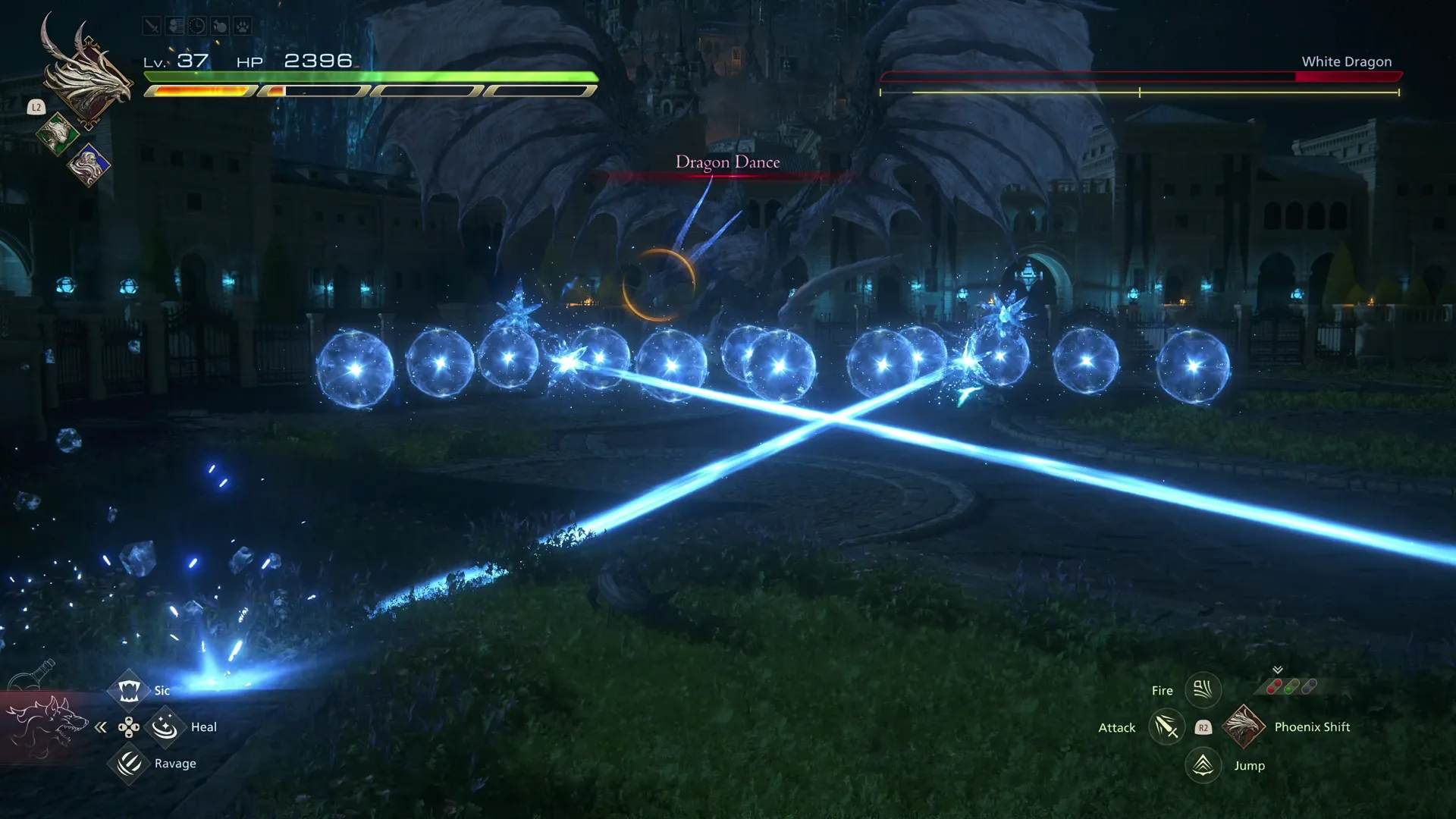Select the Phoenix Shift Eikon emblem

tap(1244, 726)
